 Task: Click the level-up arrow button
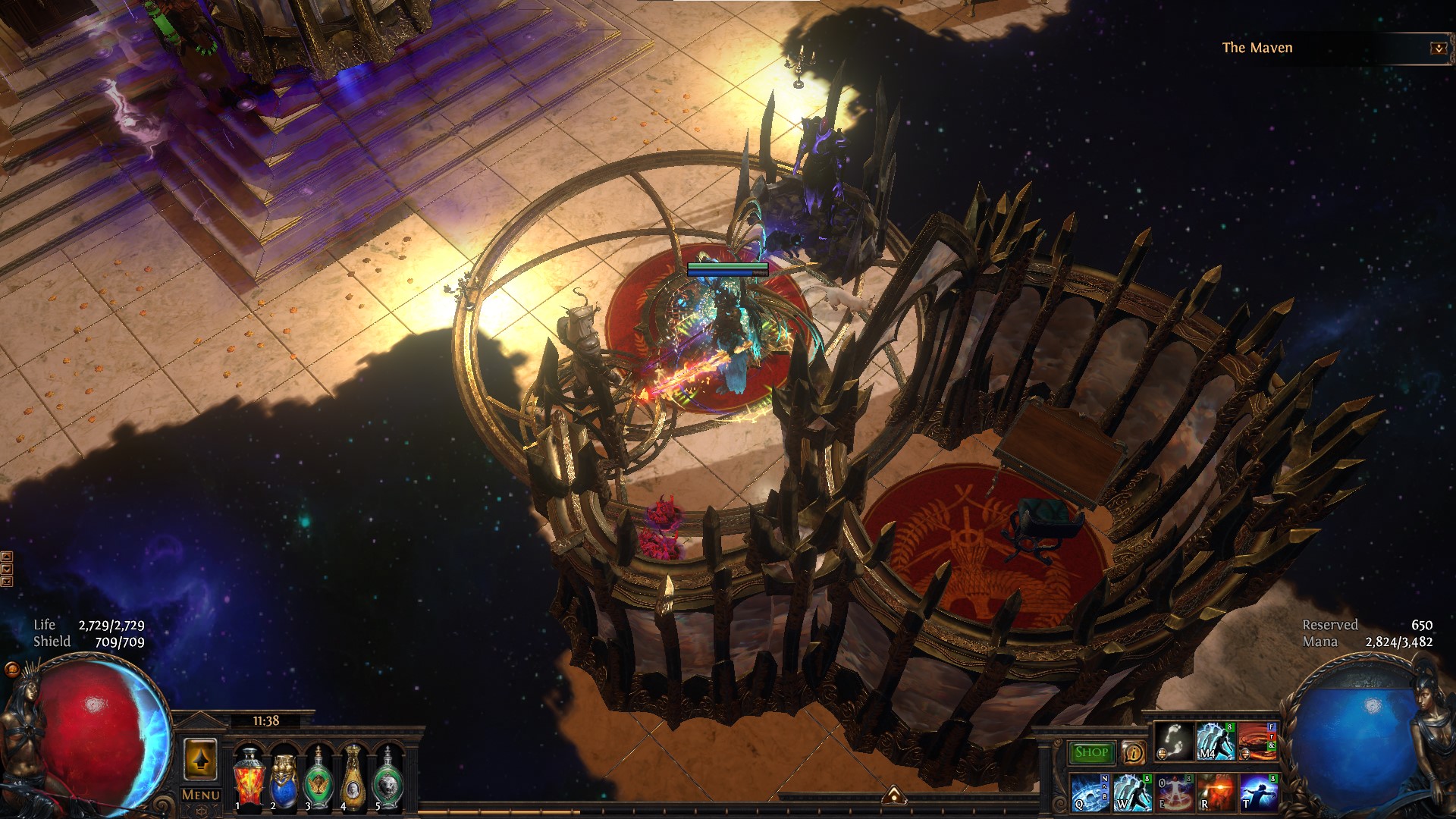click(x=201, y=759)
